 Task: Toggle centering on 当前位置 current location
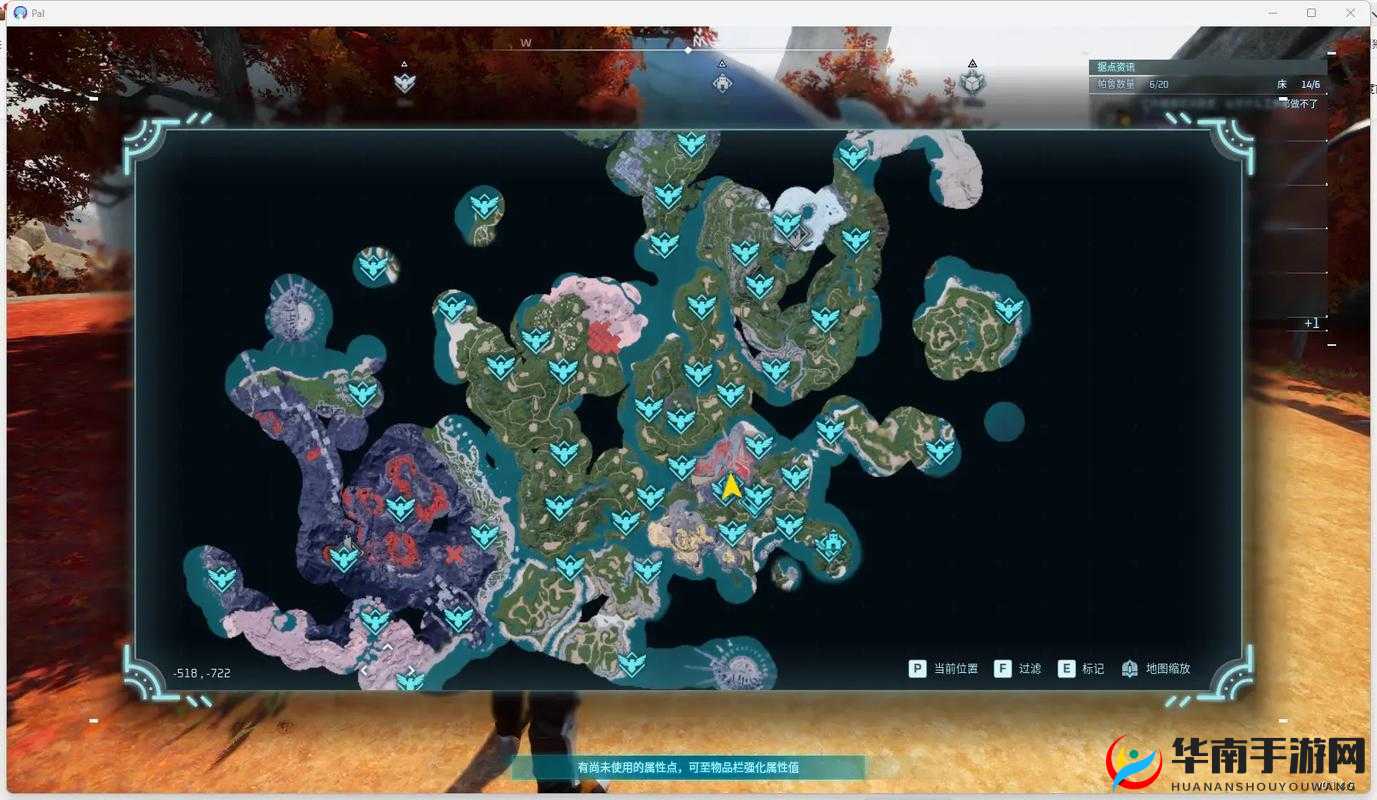point(943,668)
